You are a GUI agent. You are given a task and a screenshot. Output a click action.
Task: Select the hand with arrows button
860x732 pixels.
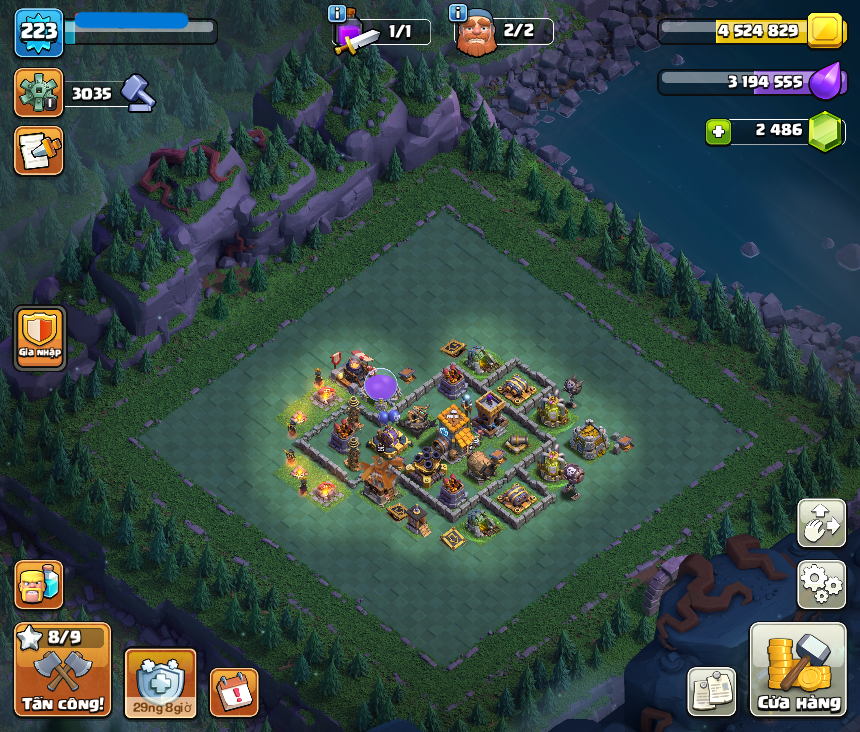pyautogui.click(x=820, y=523)
